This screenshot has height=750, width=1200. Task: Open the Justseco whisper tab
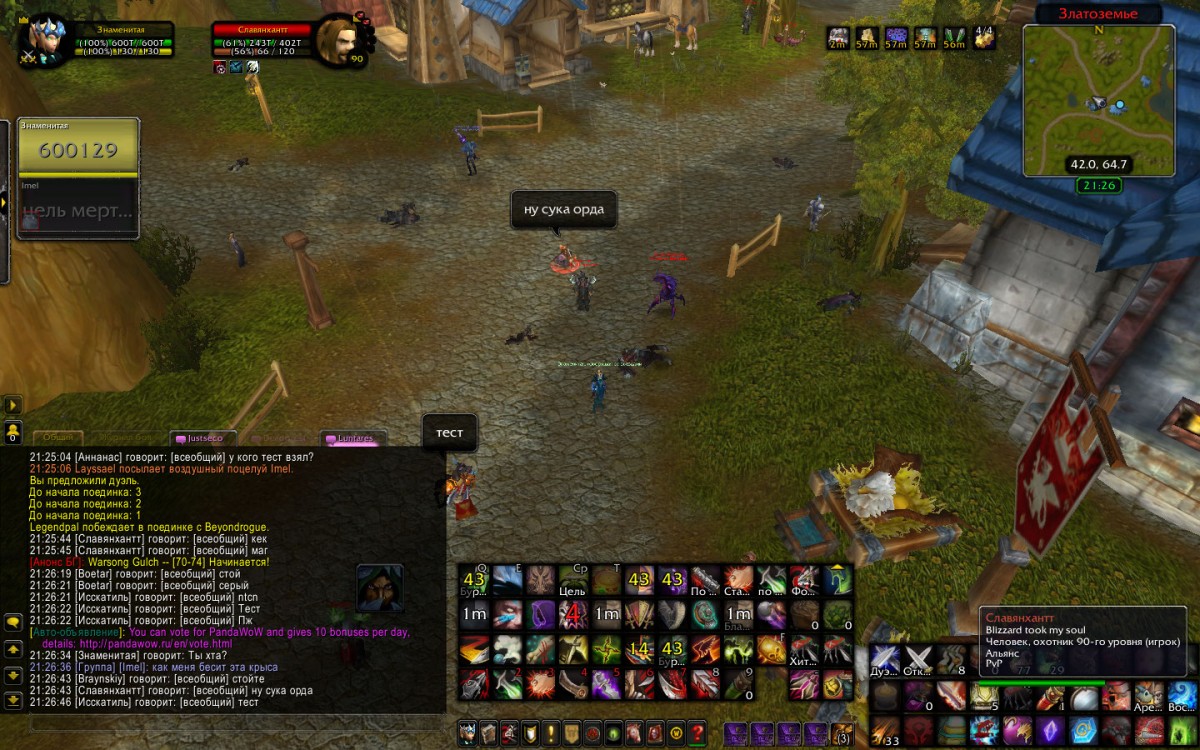204,438
